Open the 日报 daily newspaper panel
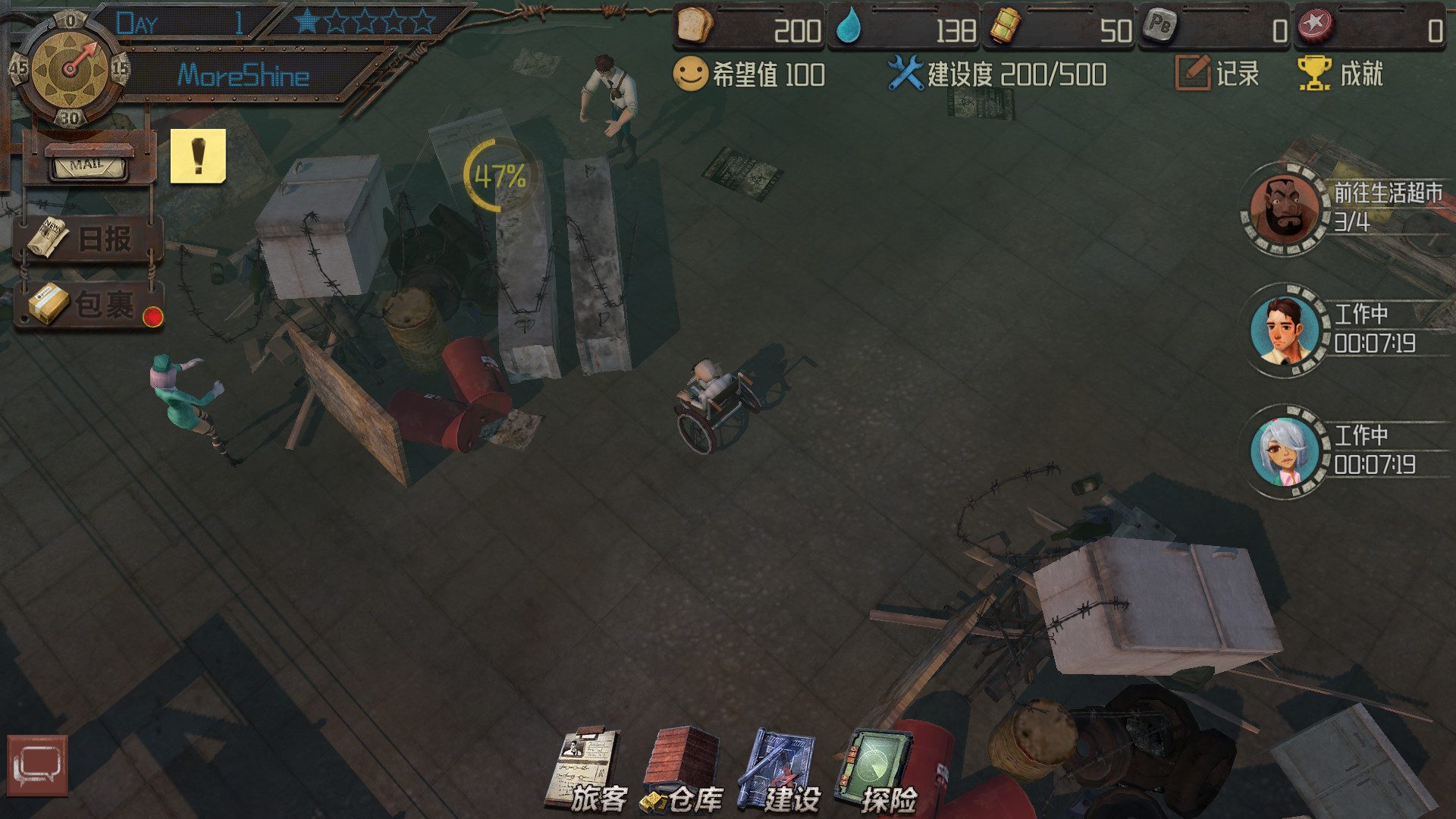The height and width of the screenshot is (819, 1456). [87, 239]
